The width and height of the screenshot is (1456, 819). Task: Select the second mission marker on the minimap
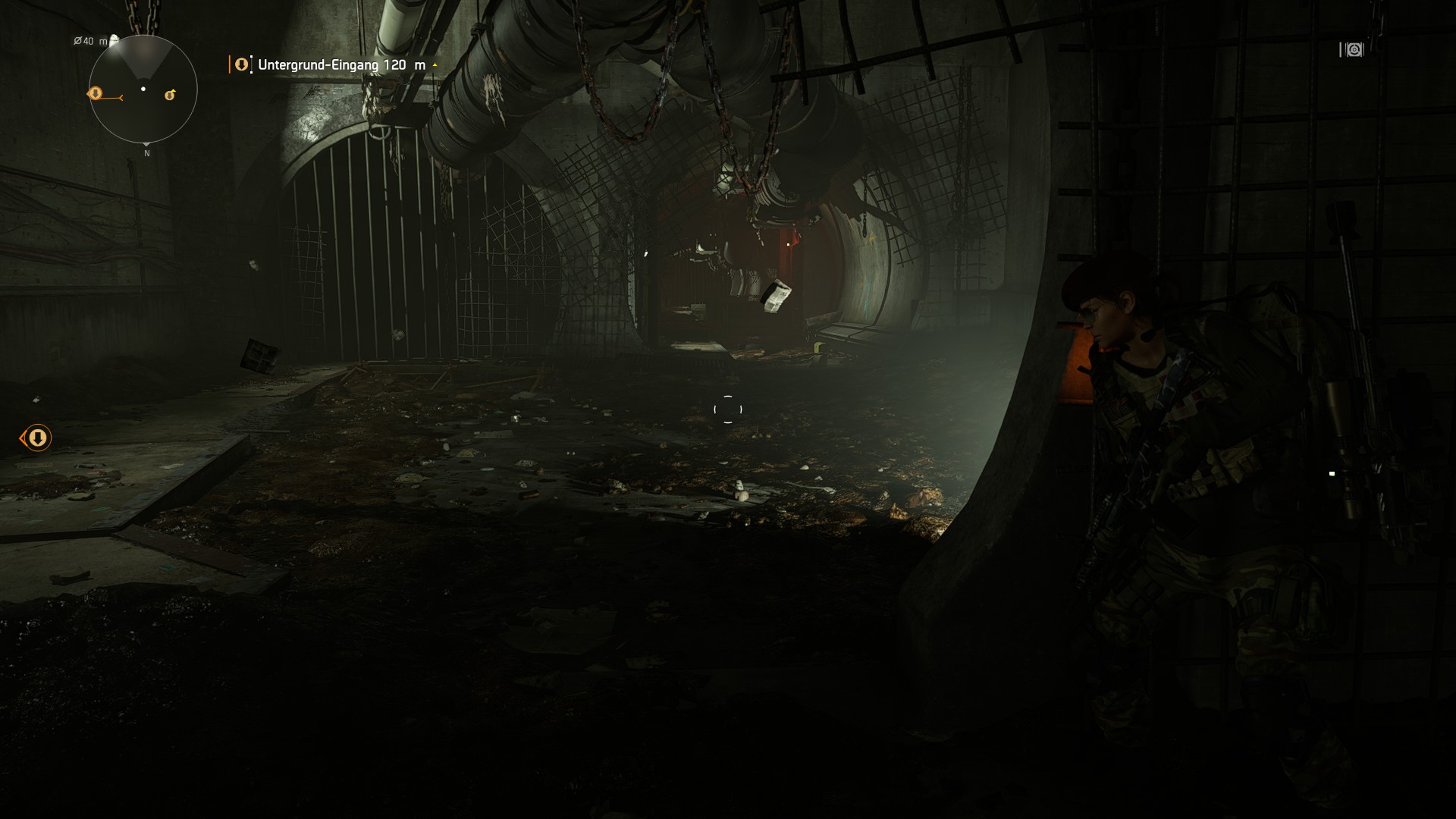pyautogui.click(x=170, y=95)
